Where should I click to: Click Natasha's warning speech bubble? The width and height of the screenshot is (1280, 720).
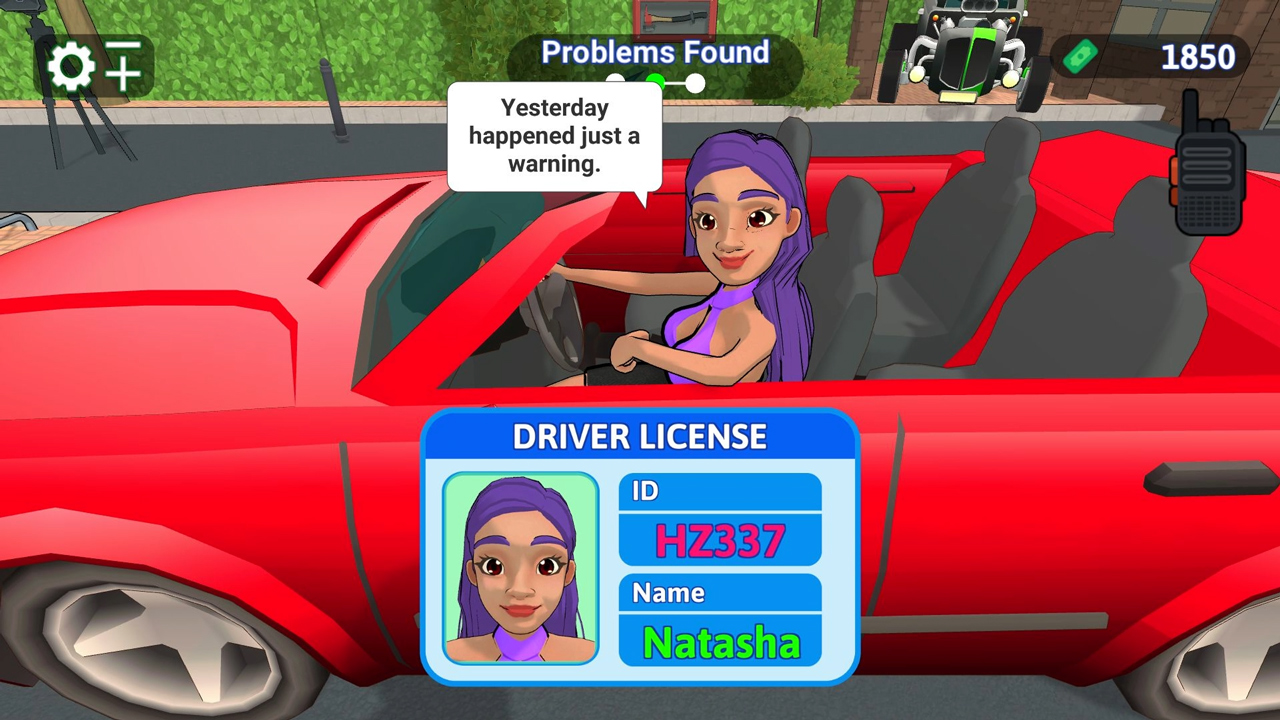(555, 137)
